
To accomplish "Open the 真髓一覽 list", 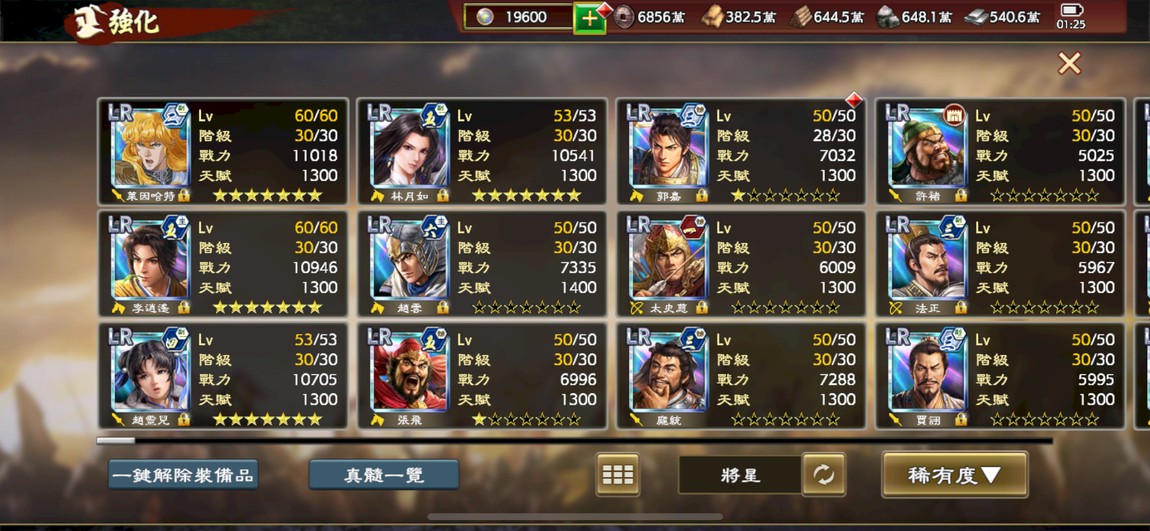I will coord(384,475).
